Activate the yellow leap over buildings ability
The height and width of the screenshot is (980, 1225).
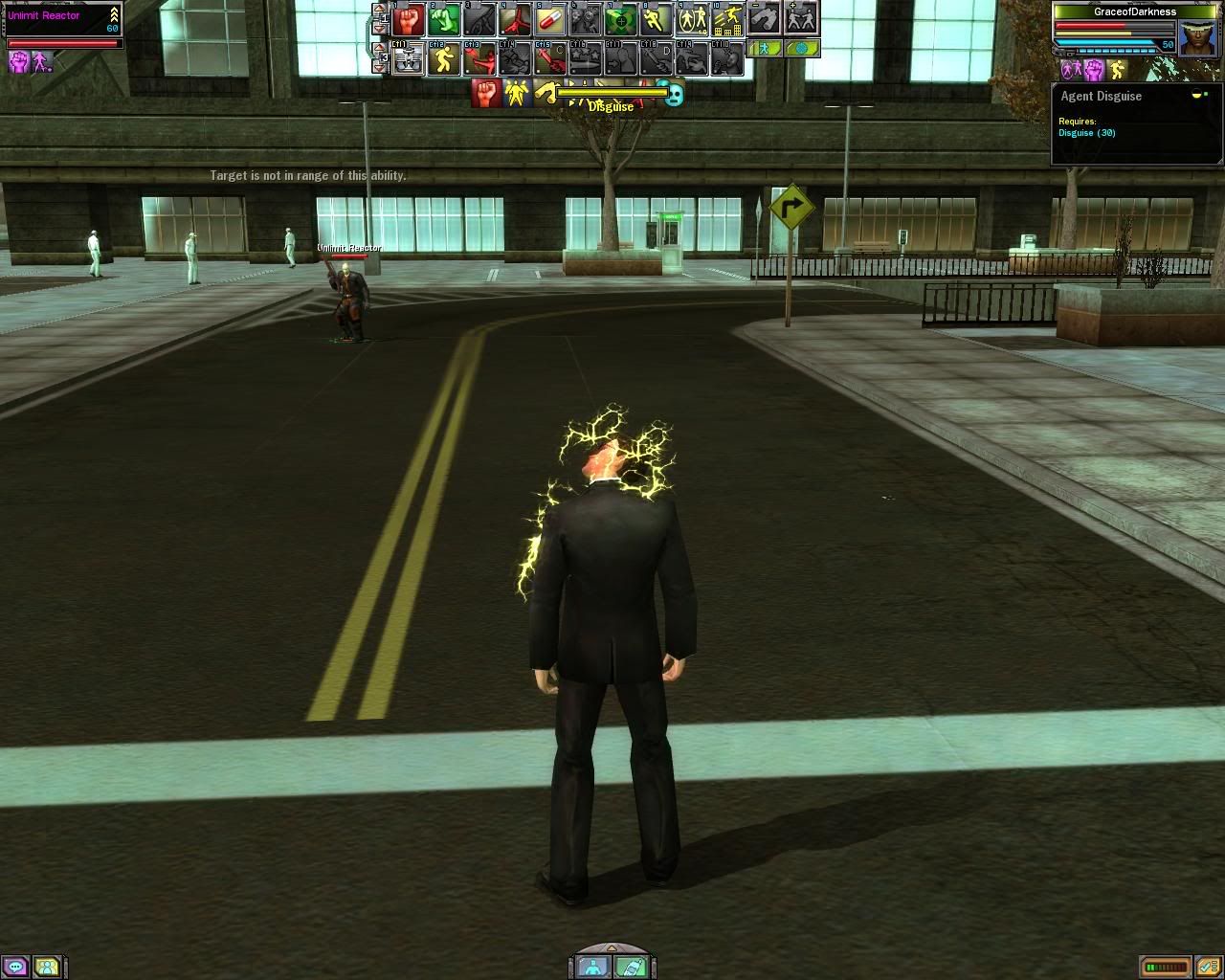pyautogui.click(x=727, y=19)
